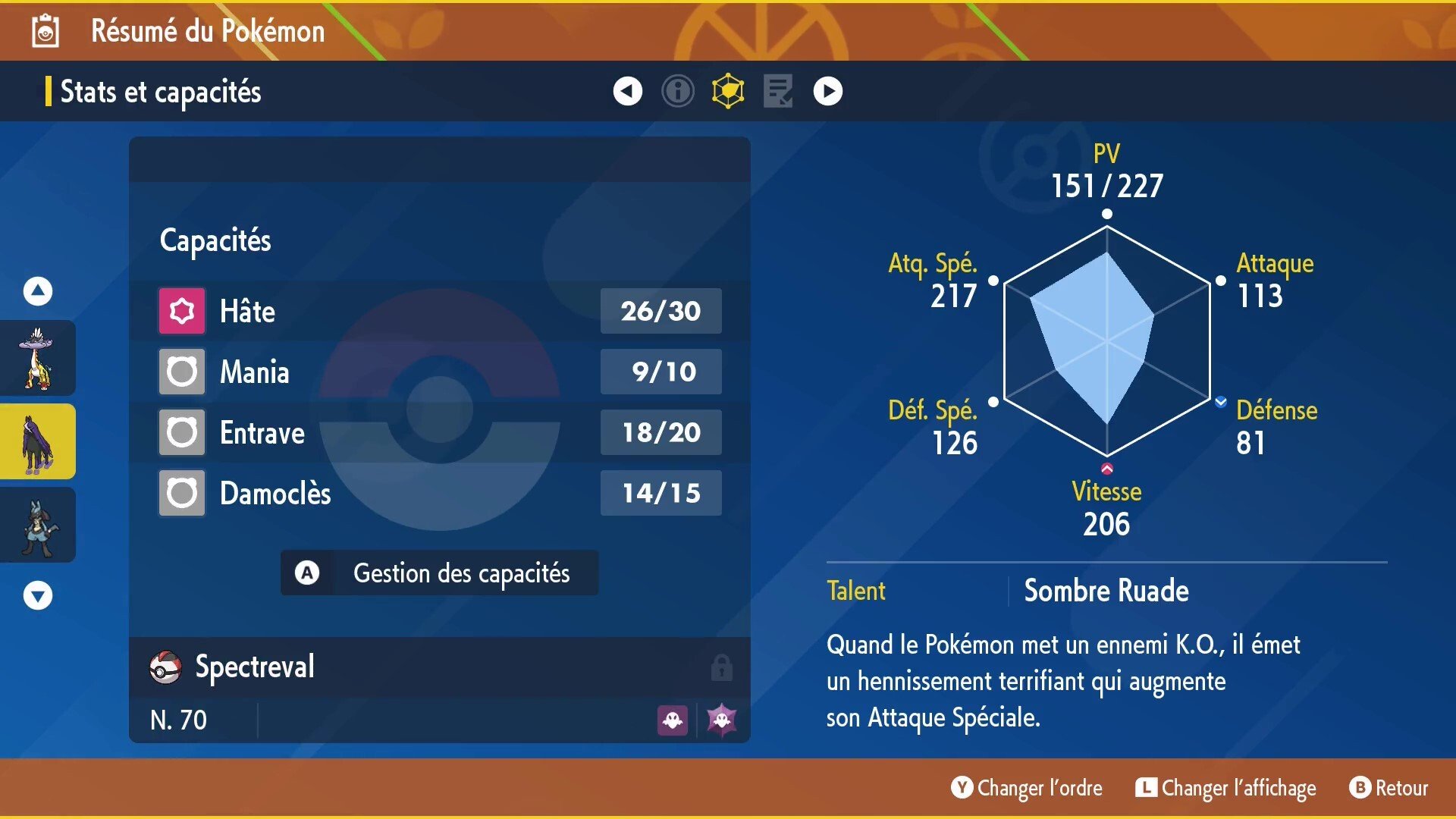Click Changer l'ordre in the bottom bar
This screenshot has height=819, width=1456.
tap(1026, 788)
